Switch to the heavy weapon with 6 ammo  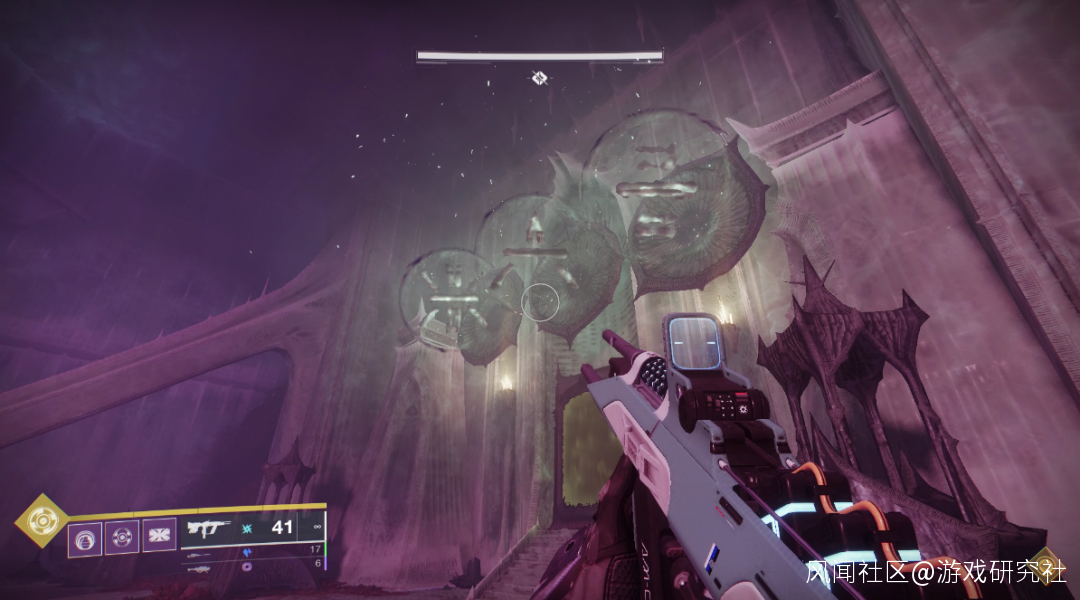click(x=198, y=566)
